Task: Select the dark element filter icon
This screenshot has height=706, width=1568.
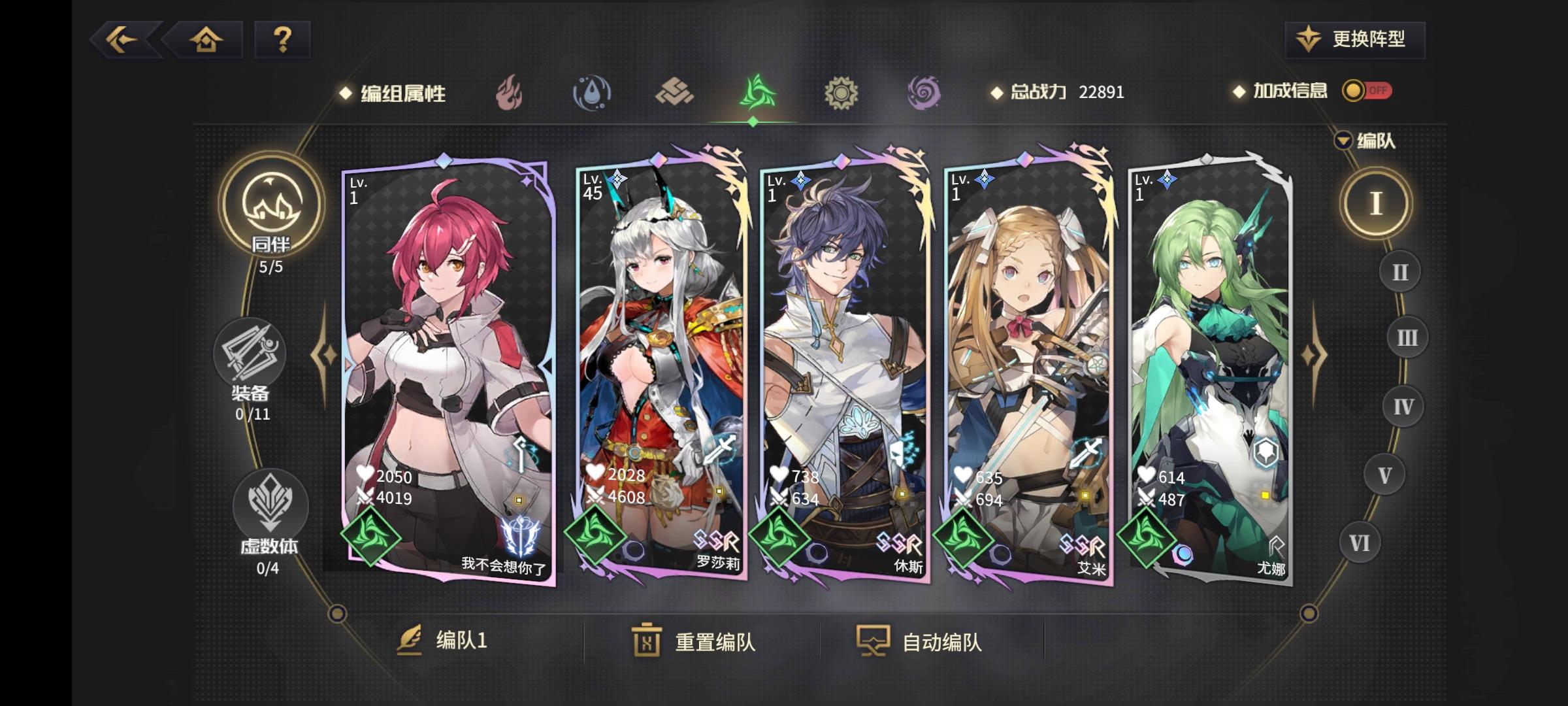Action: click(923, 92)
